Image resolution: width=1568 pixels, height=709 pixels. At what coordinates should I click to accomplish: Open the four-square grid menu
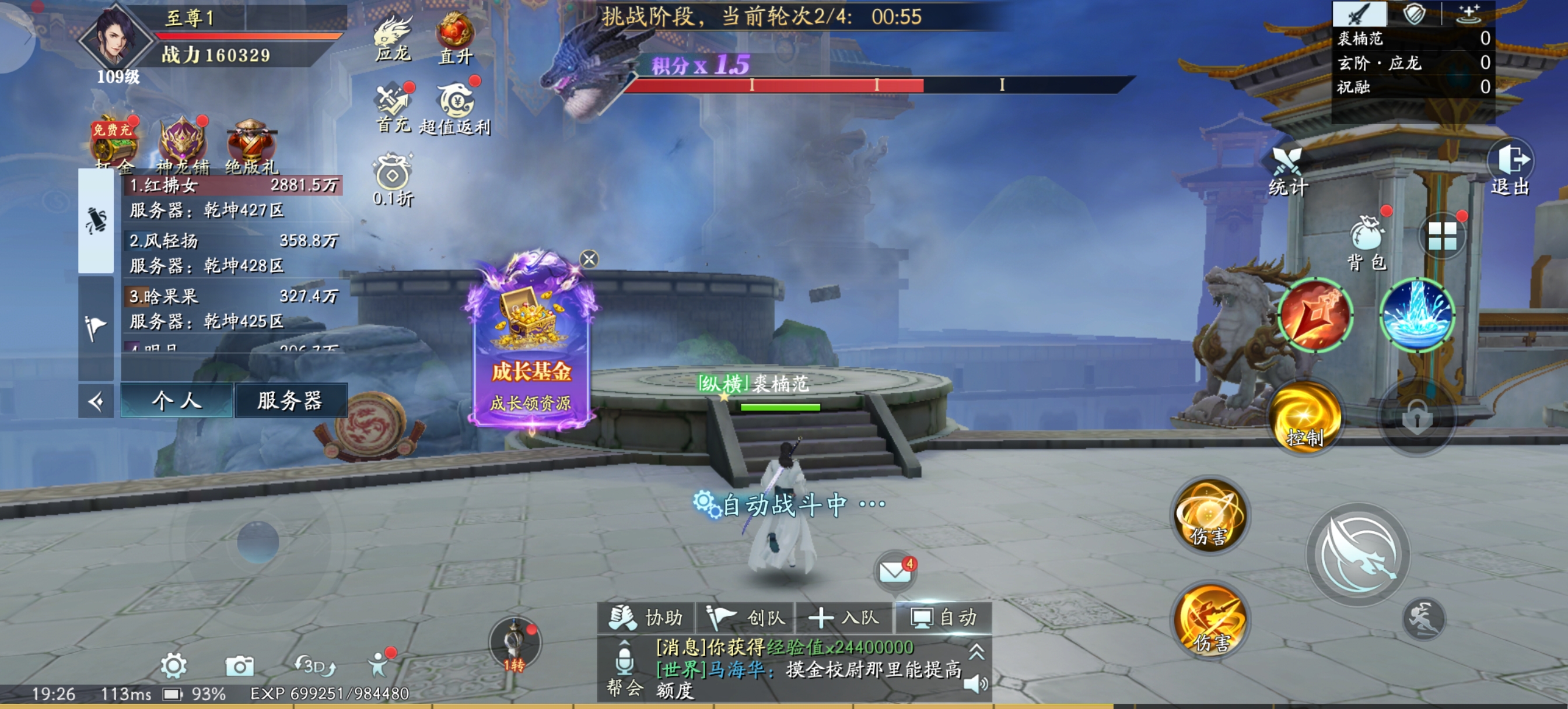[x=1442, y=236]
